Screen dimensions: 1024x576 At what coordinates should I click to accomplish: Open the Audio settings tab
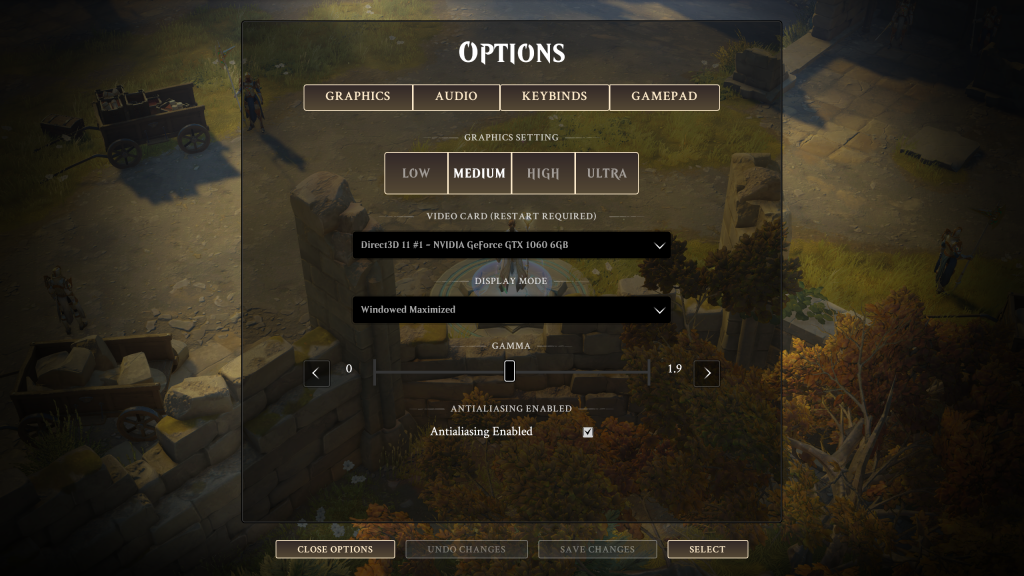point(456,97)
